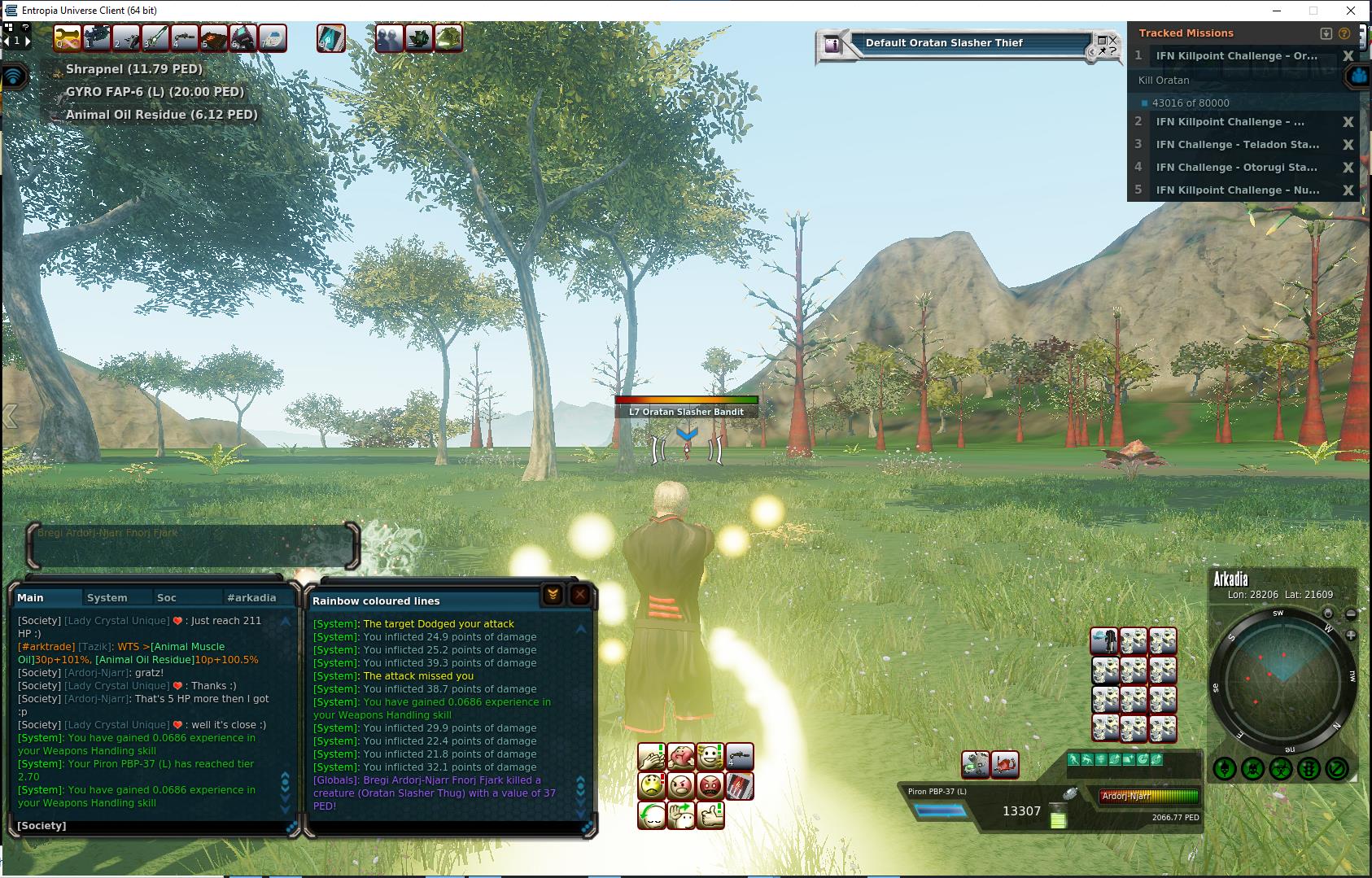Close the Entropia Universe Client window
This screenshot has height=878, width=1372.
[x=1352, y=11]
